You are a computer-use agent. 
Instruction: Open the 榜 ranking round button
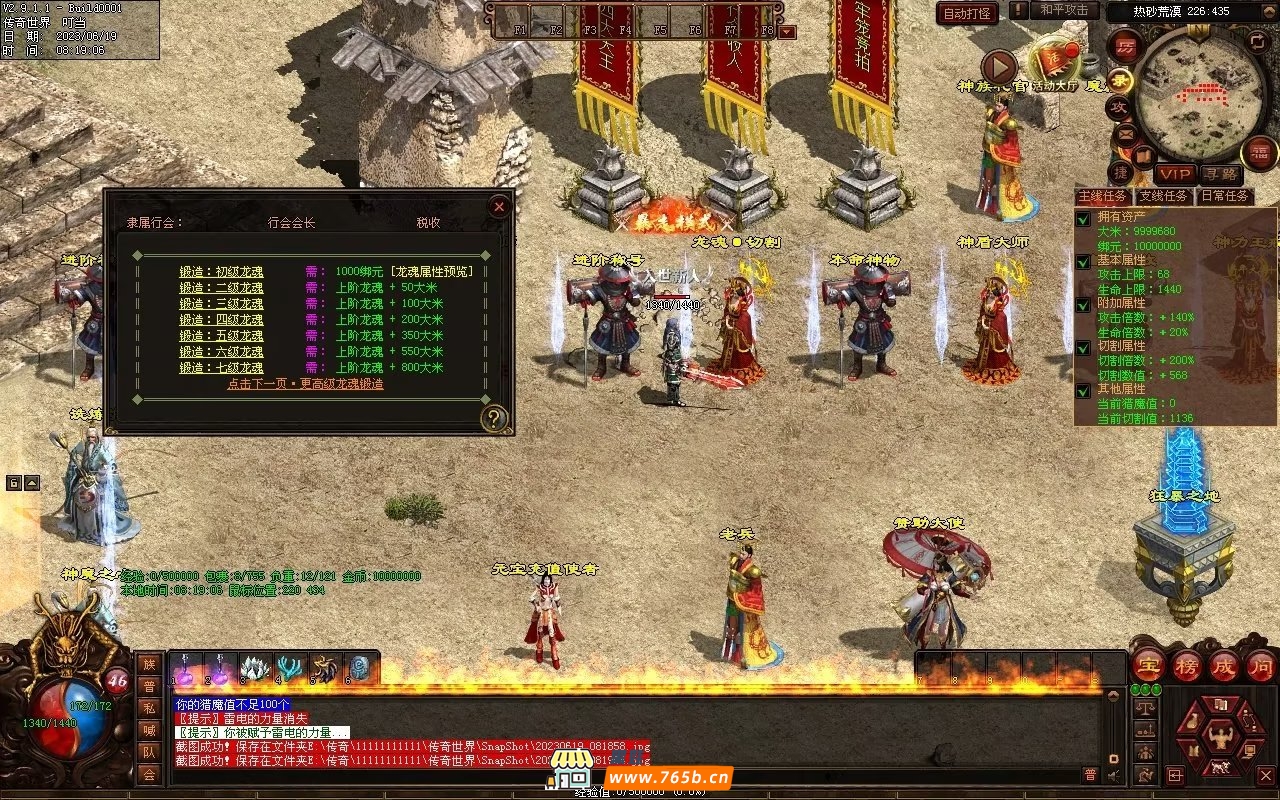[x=1187, y=666]
